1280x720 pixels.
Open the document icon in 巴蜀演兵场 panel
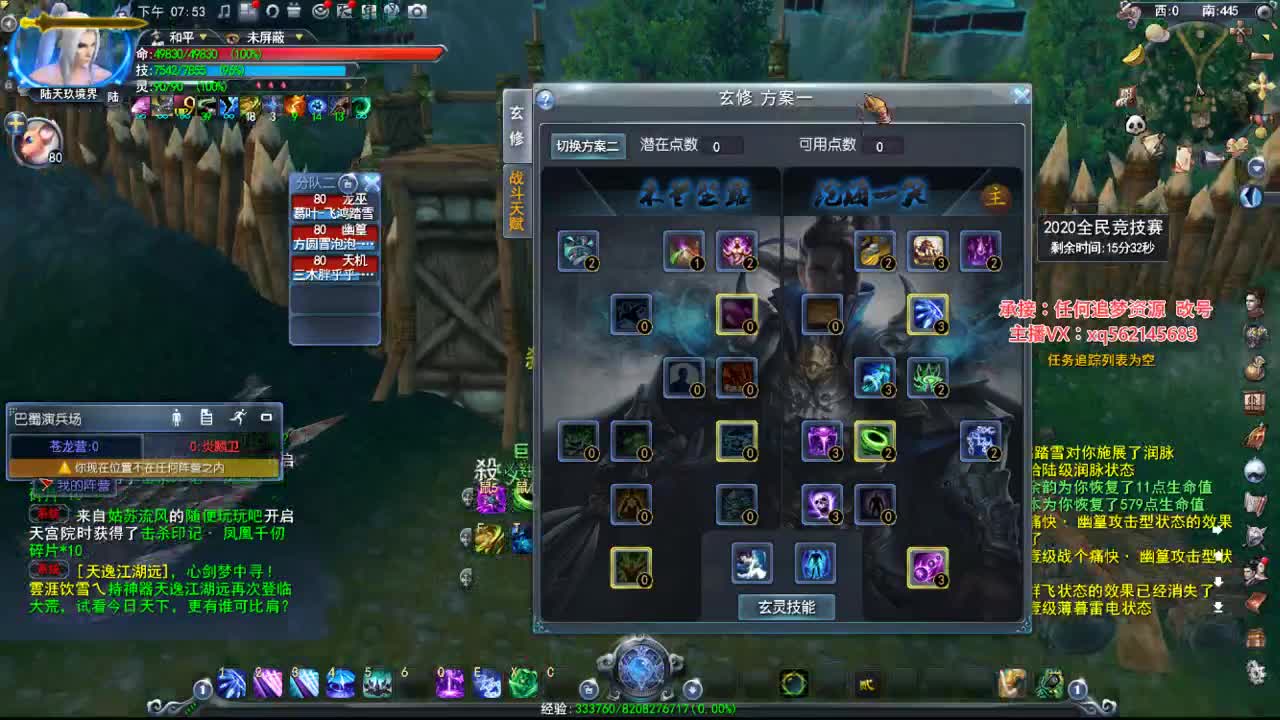[x=205, y=418]
